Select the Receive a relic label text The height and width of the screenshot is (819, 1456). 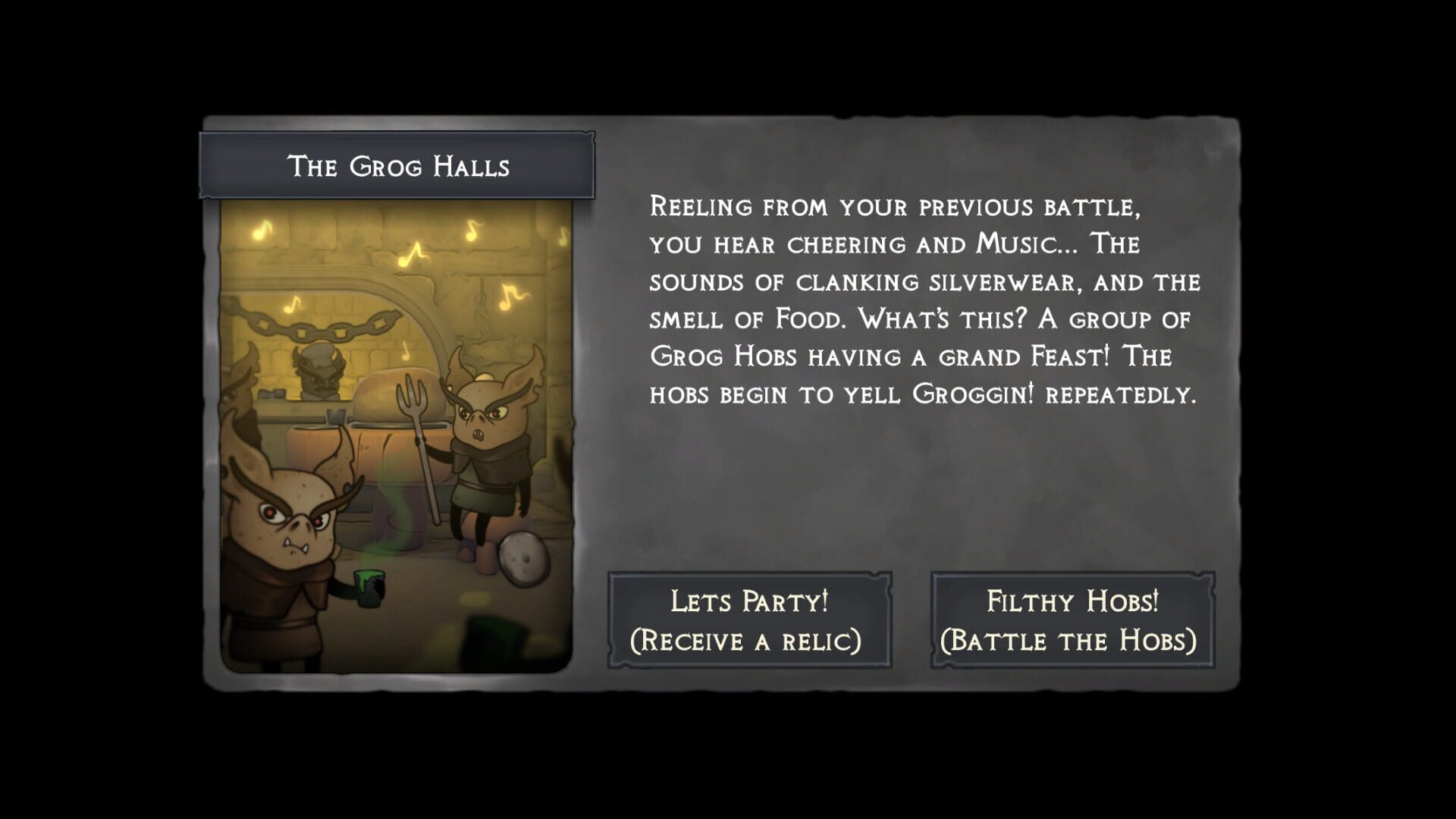click(745, 642)
